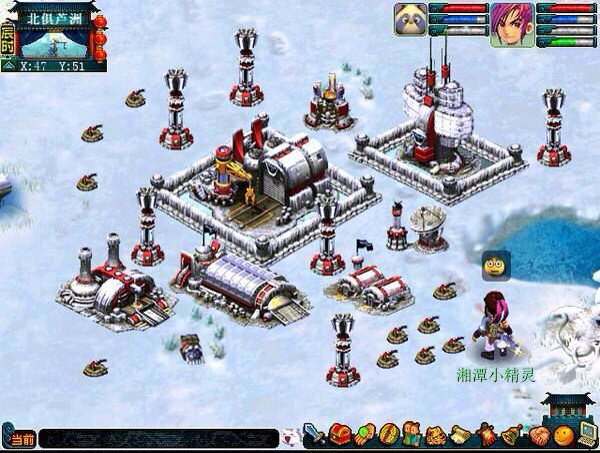Open the 北俱芦洲 minimap panel

[x=56, y=37]
